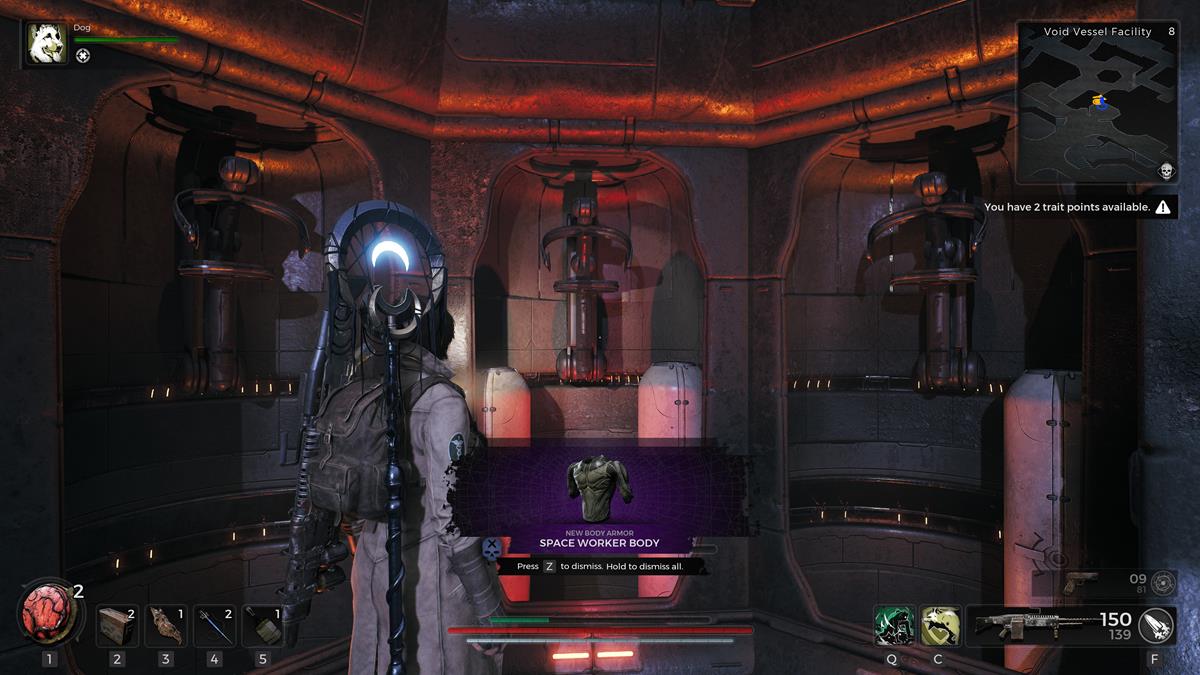Viewport: 1200px width, 675px height.
Task: Activate the yellow archetype skill icon
Action: [x=939, y=625]
